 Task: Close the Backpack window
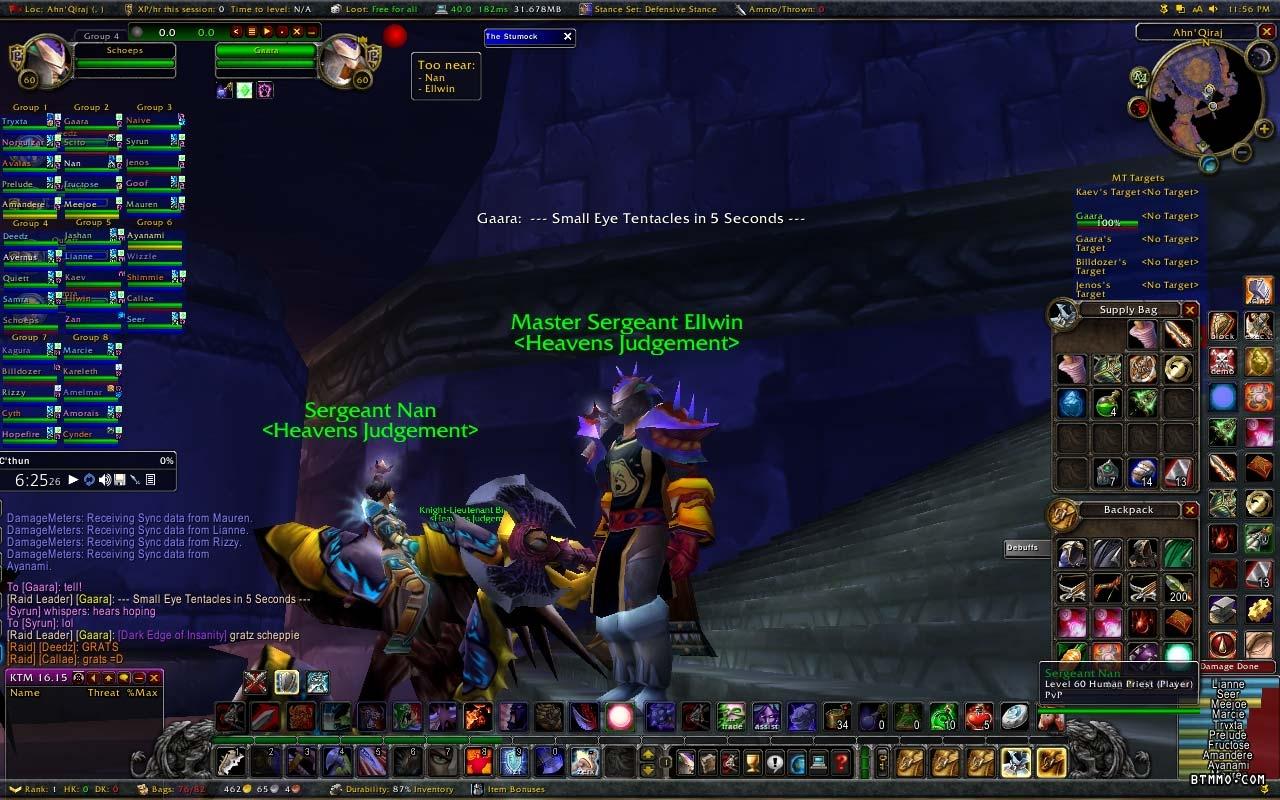point(1190,510)
